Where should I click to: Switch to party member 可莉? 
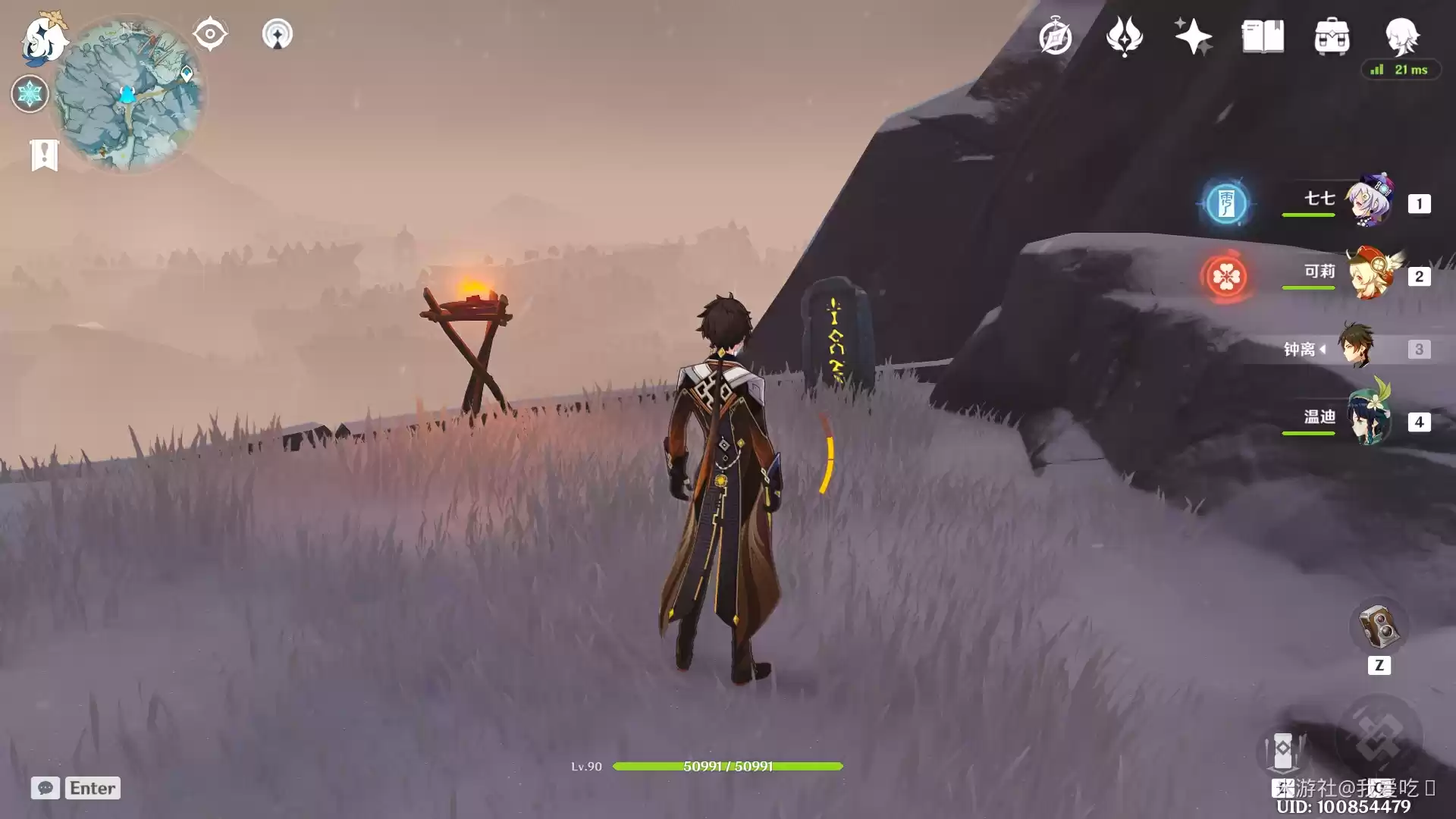1370,275
